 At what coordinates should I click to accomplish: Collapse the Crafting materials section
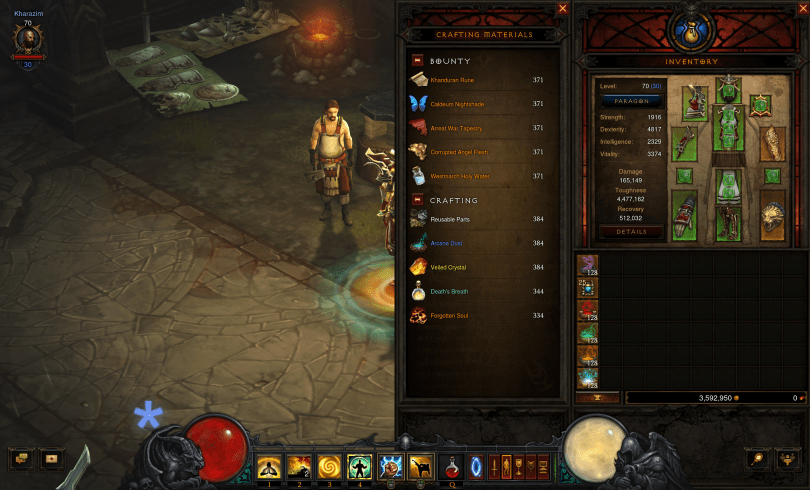click(417, 200)
